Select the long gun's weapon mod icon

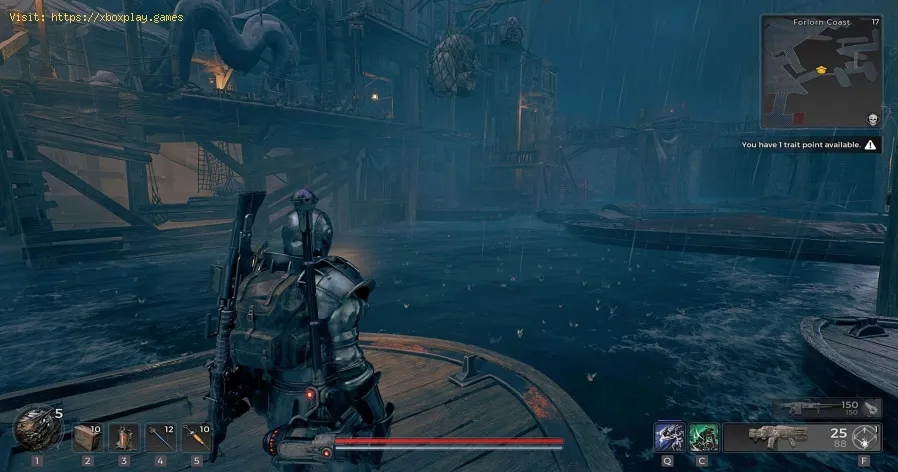(872, 407)
